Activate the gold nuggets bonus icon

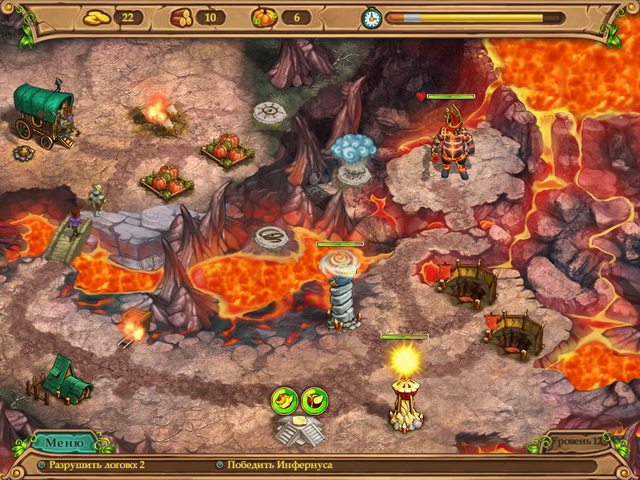pos(284,399)
